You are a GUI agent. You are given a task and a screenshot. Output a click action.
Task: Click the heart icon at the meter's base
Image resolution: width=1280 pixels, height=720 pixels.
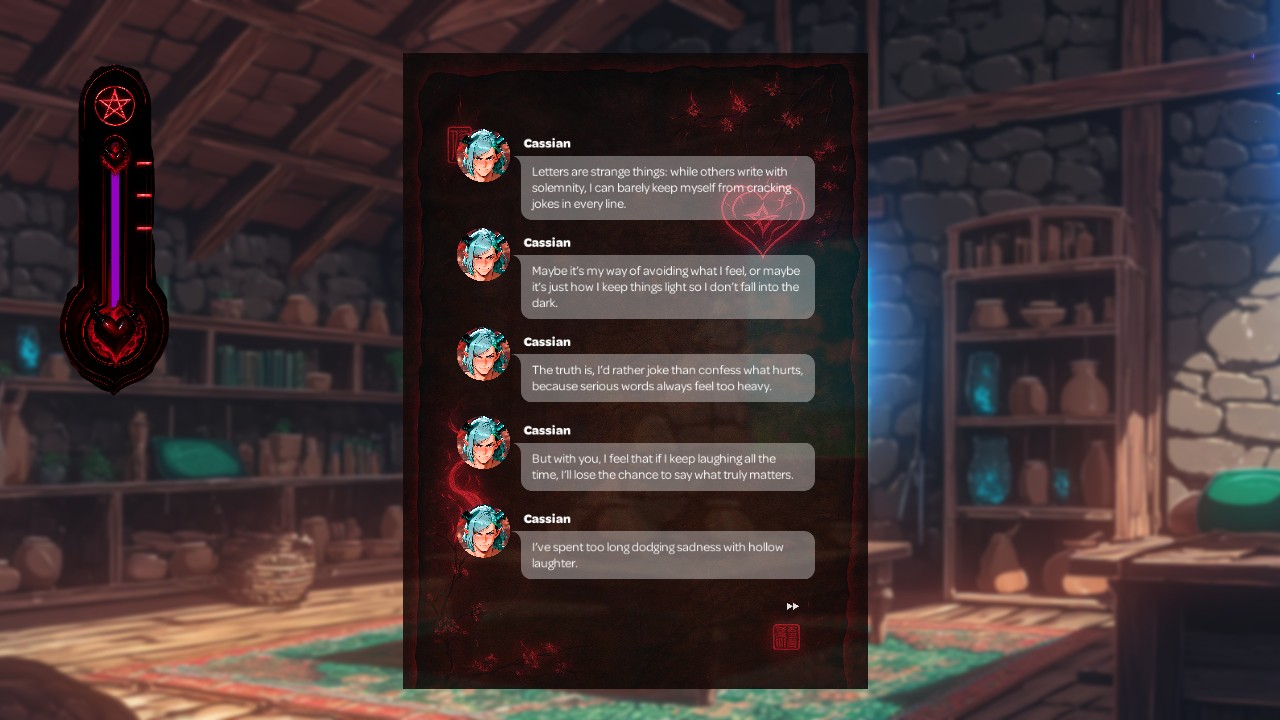tap(116, 330)
